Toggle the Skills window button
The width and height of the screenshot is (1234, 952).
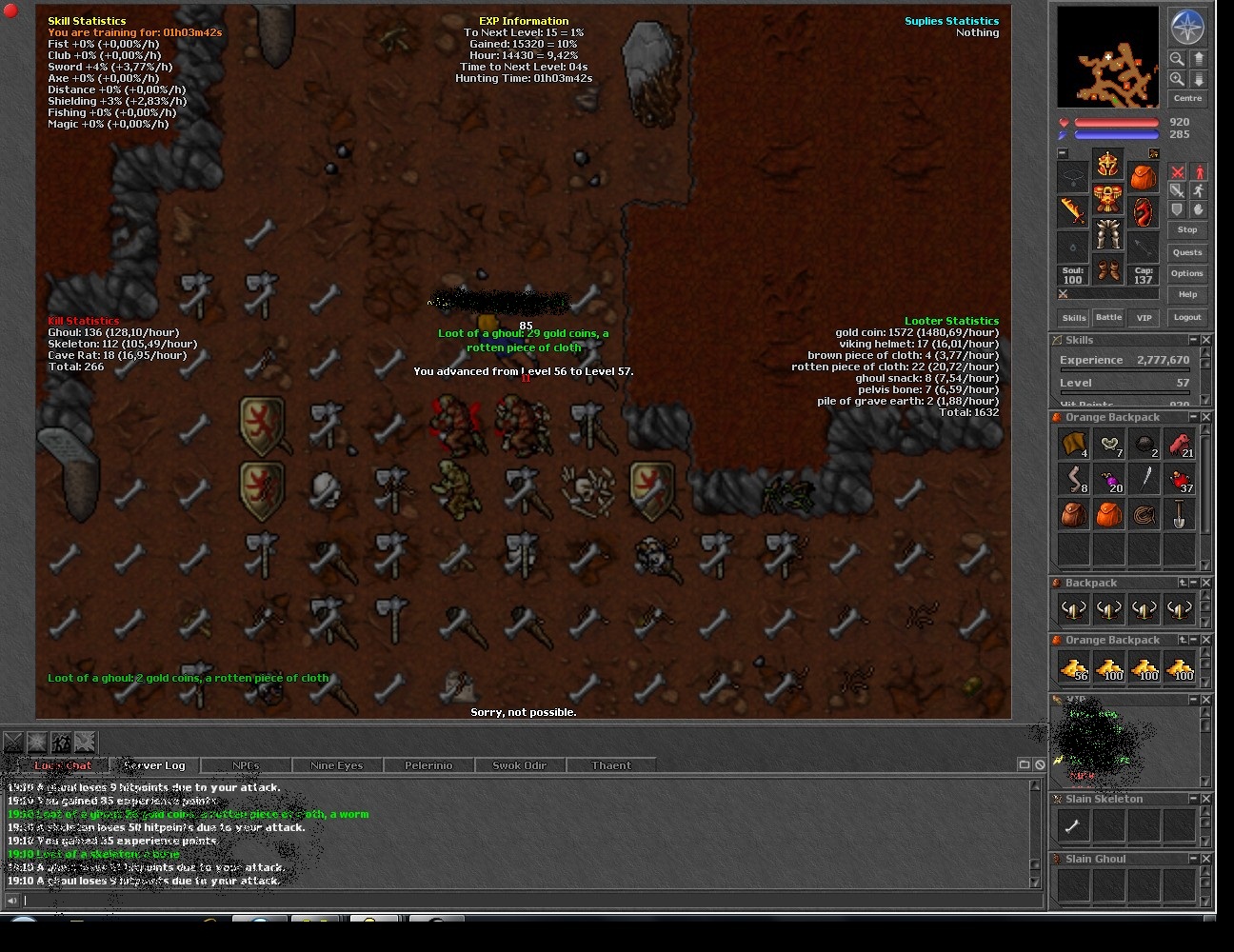click(1074, 317)
